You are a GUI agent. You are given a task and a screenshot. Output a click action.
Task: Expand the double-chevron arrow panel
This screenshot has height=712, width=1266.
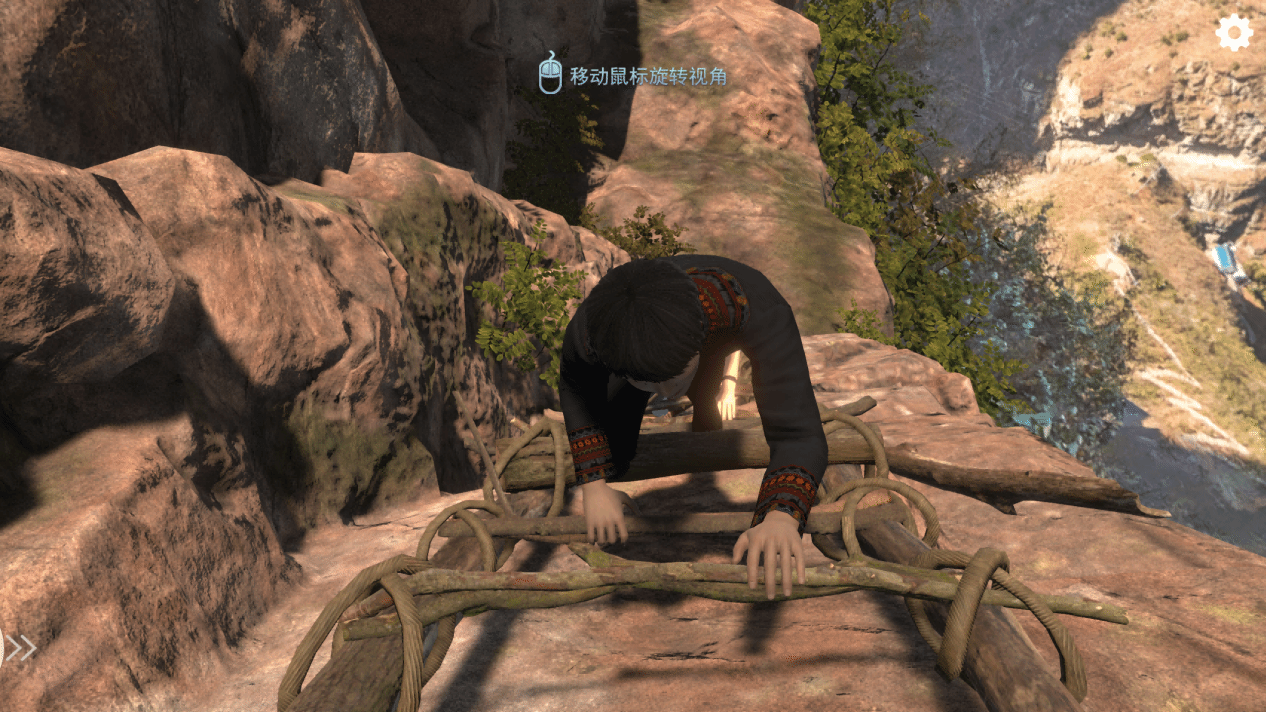pos(20,648)
